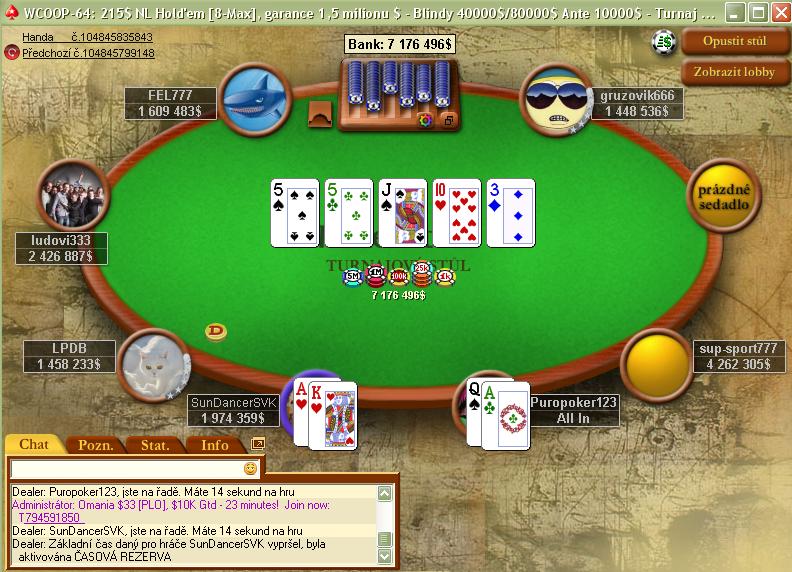792x572 pixels.
Task: Join tournament via the T794591850 link
Action: coord(49,518)
